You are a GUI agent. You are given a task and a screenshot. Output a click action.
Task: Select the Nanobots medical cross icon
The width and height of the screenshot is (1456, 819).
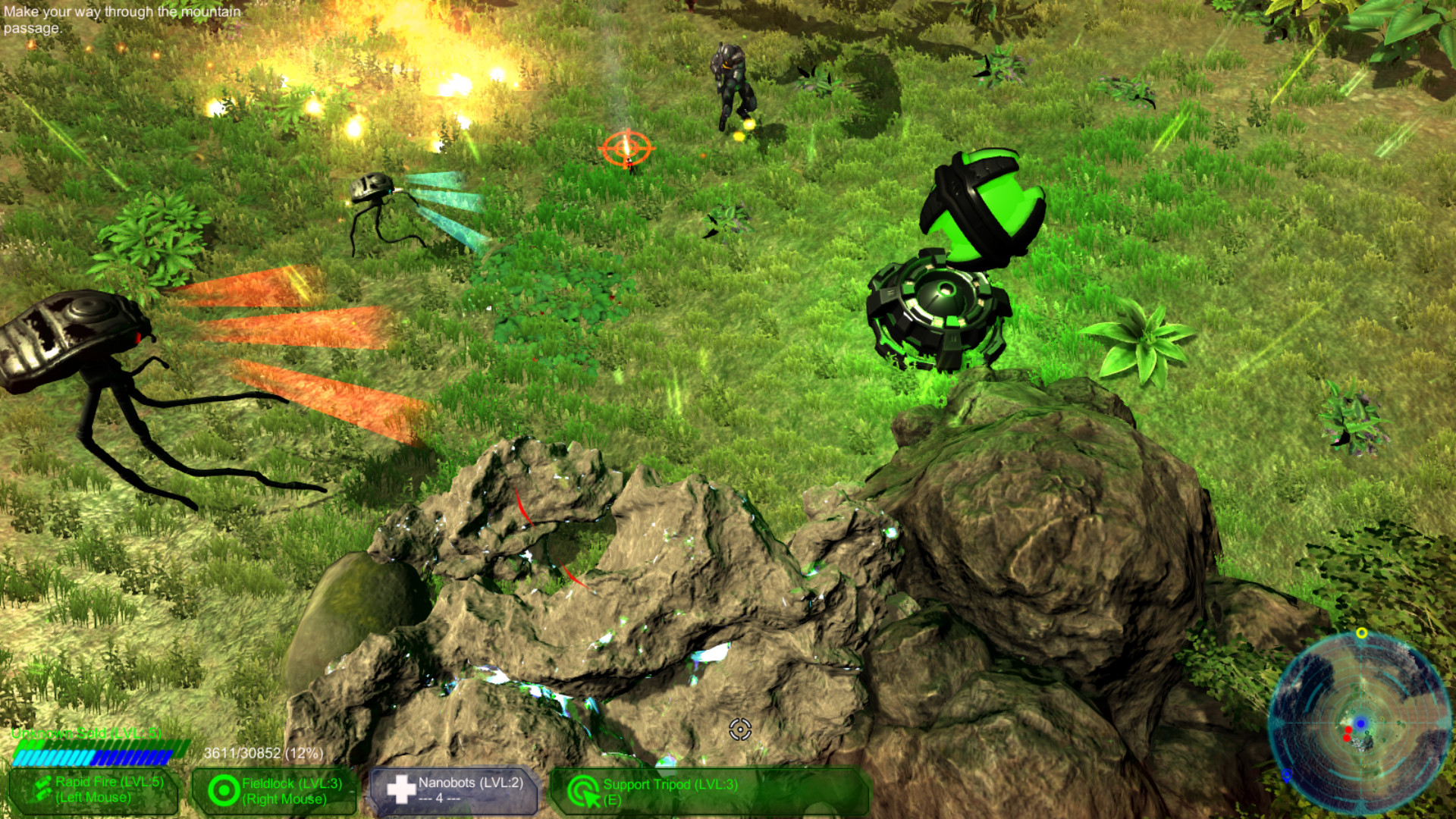[x=401, y=789]
